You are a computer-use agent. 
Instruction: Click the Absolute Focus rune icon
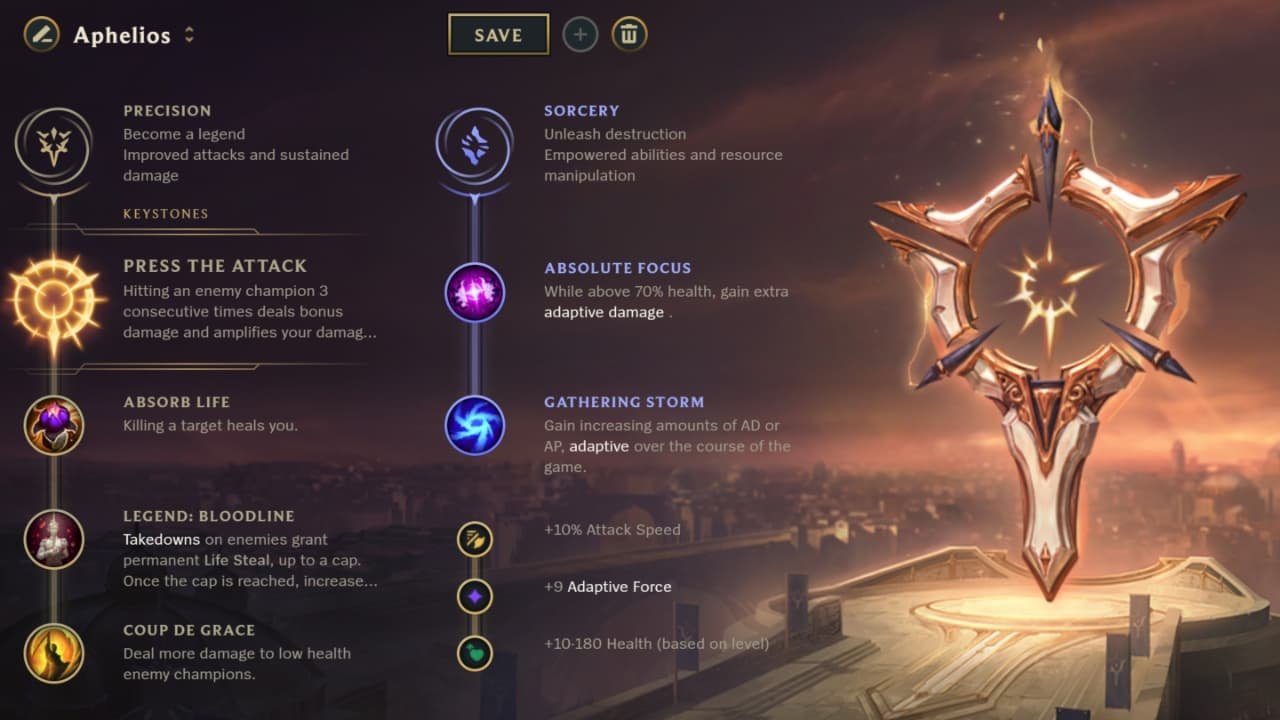pyautogui.click(x=474, y=292)
